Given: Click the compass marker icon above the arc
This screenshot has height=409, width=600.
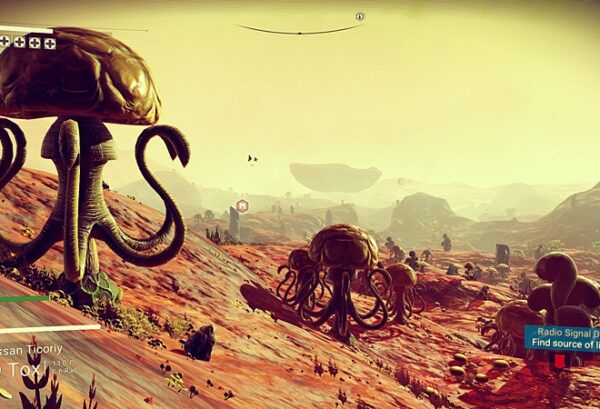Looking at the screenshot, I should pos(360,17).
